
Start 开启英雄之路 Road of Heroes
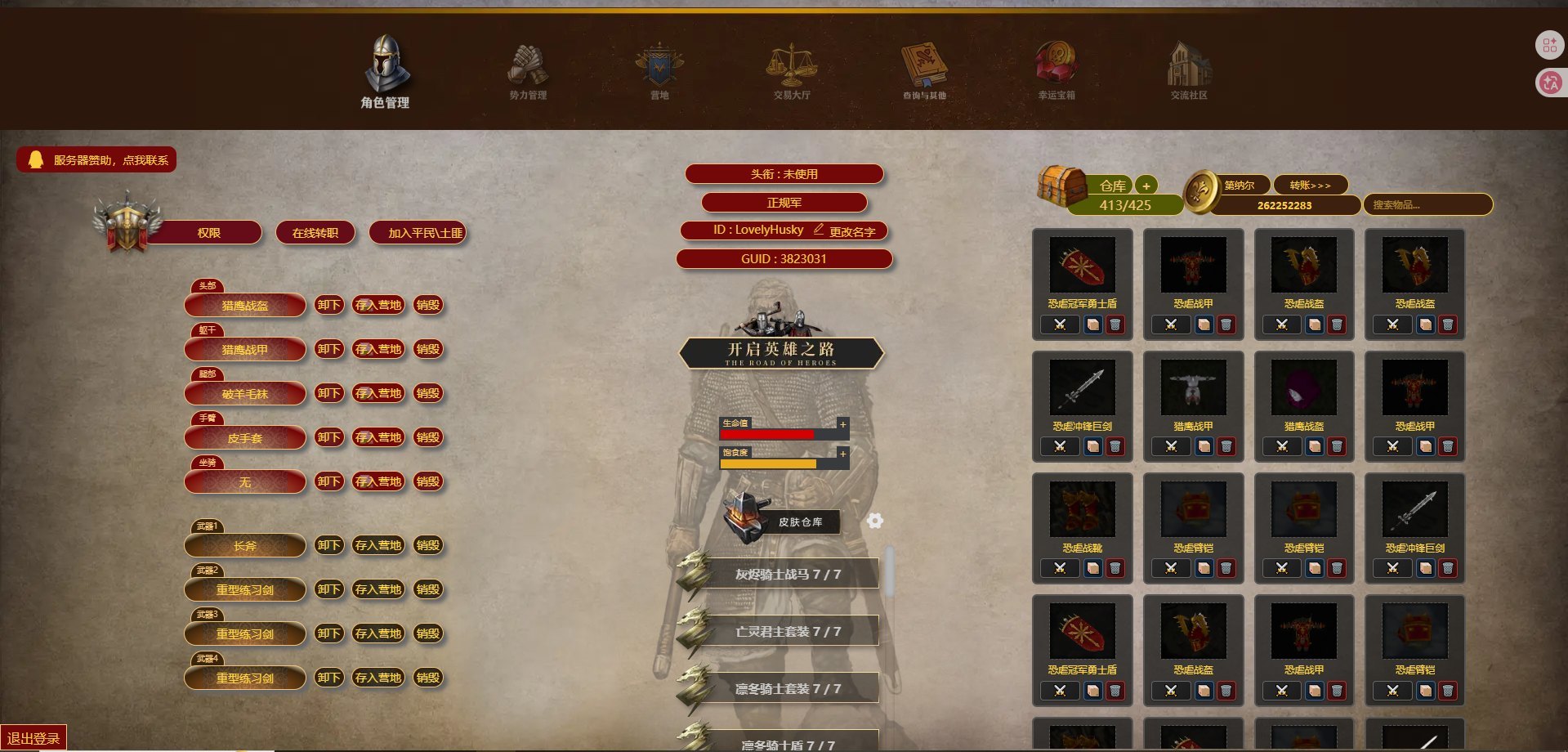781,353
